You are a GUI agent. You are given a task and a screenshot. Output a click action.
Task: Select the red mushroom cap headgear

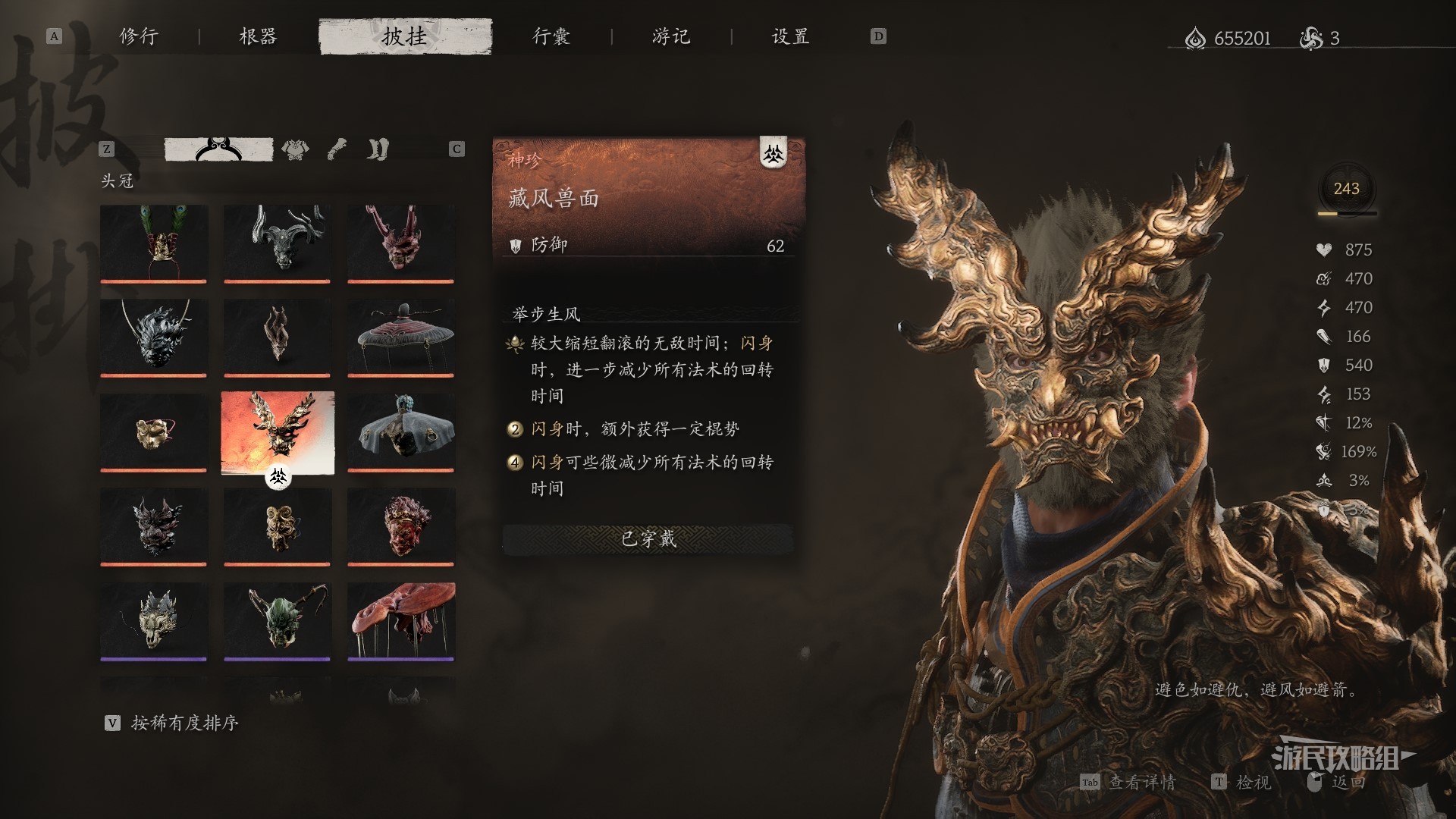click(400, 620)
